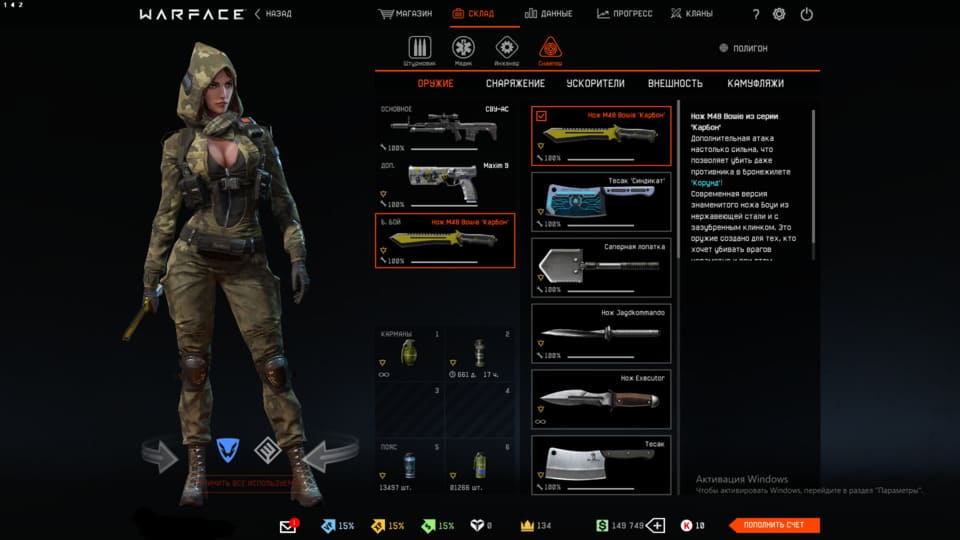Choose the Нож Jagdkommando knife
Image resolution: width=960 pixels, height=540 pixels.
click(x=600, y=333)
